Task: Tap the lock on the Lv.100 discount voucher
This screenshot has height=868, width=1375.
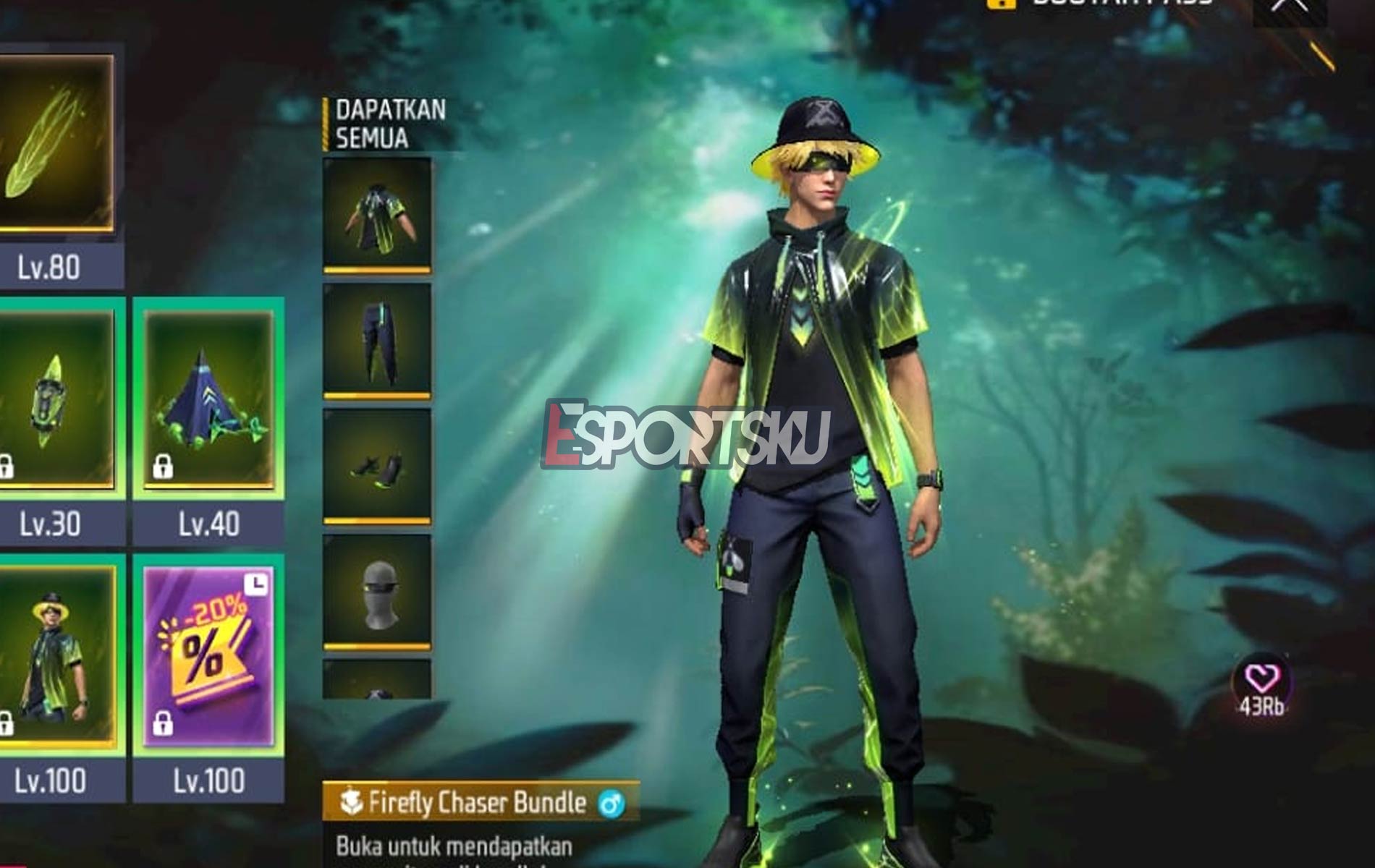Action: [164, 726]
